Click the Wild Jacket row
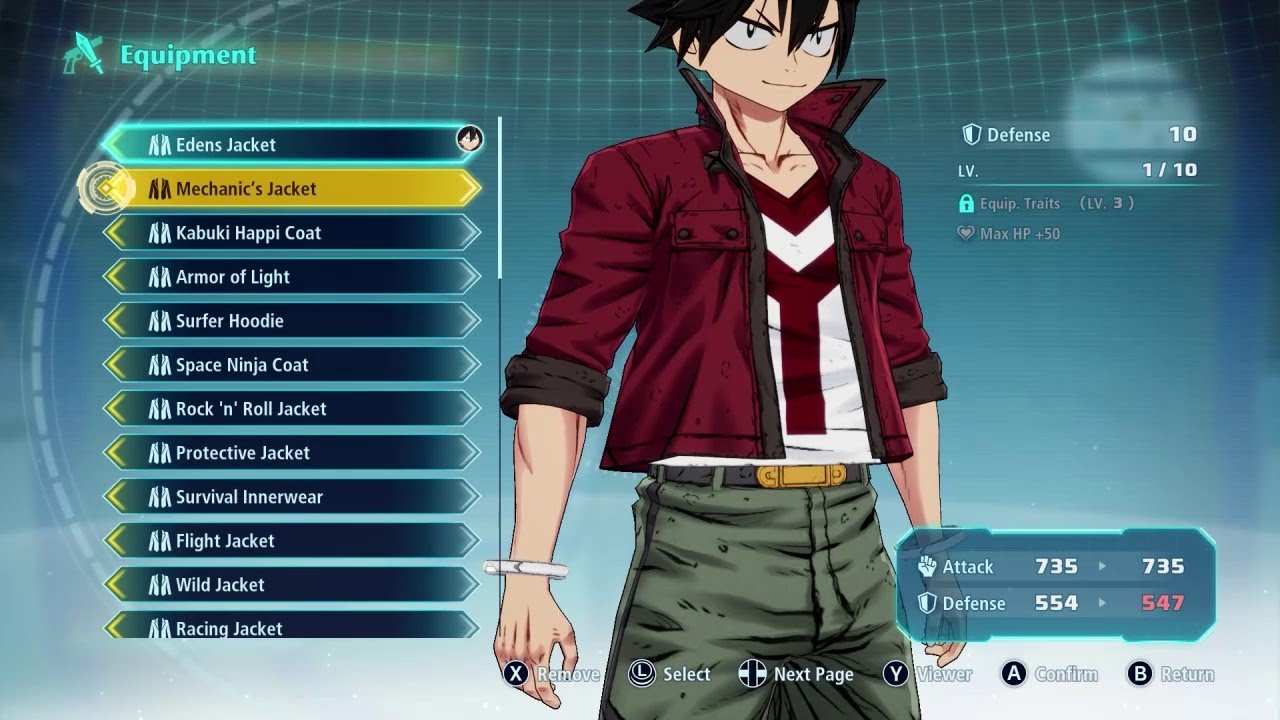 point(290,585)
